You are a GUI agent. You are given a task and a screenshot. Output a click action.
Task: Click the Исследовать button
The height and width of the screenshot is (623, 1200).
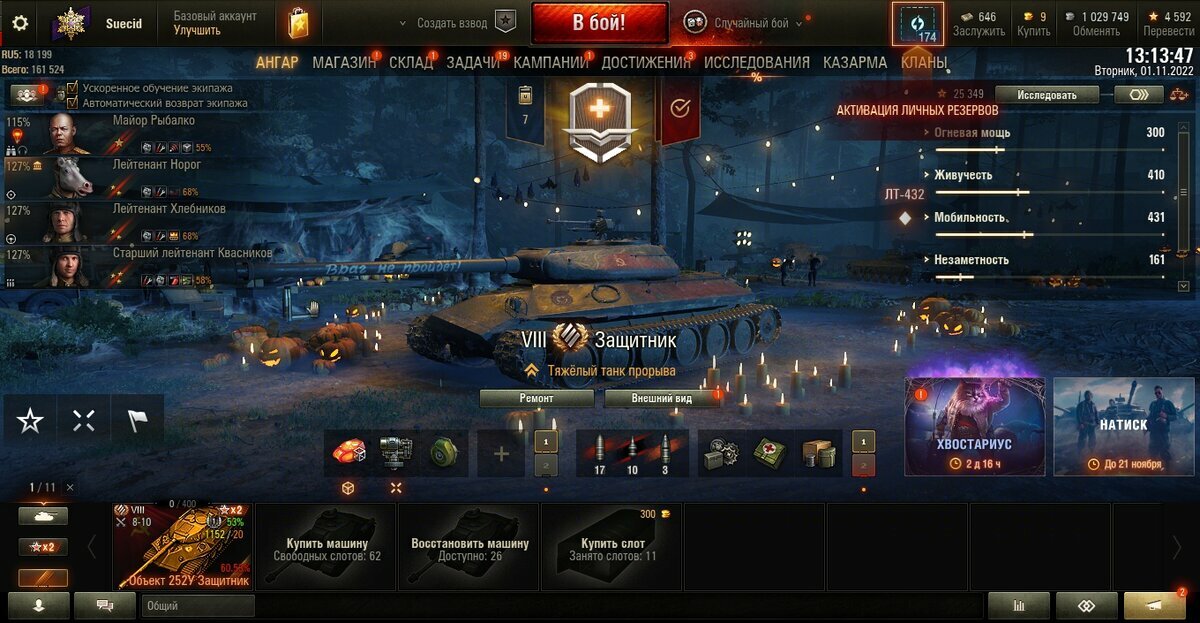pos(1048,95)
